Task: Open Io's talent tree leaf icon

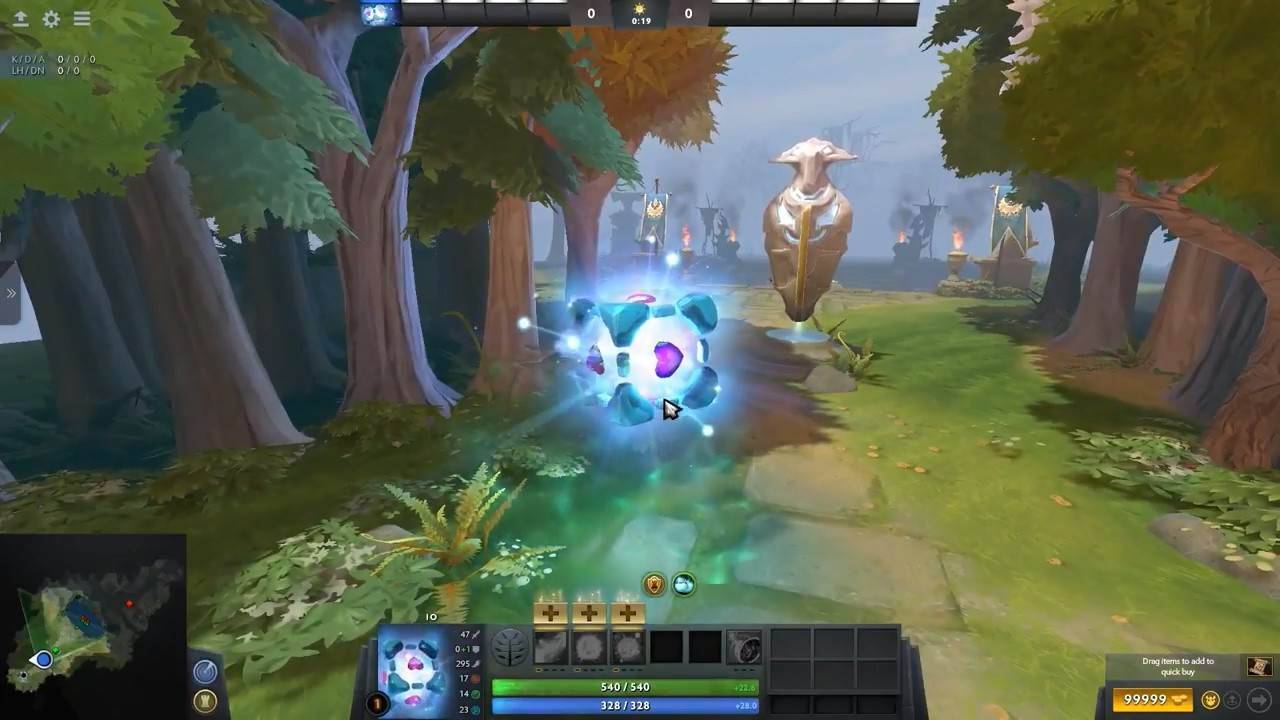Action: 510,645
